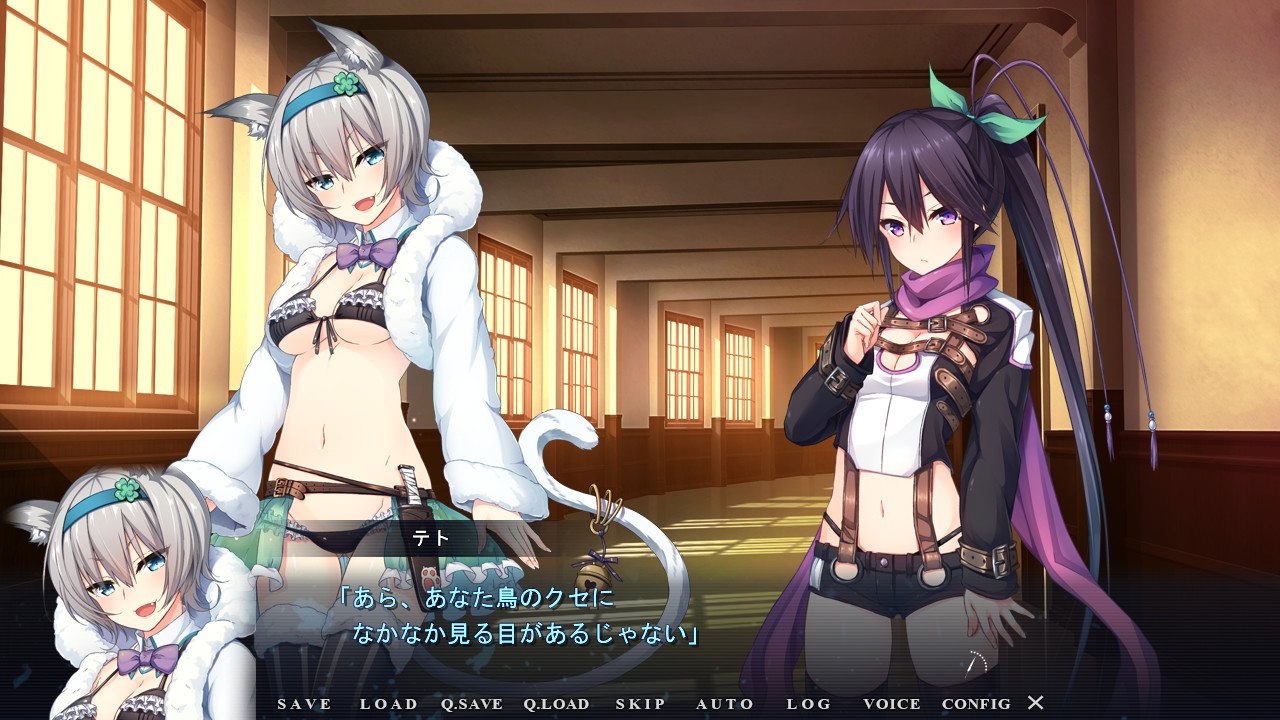Hide the text window with X

1036,703
